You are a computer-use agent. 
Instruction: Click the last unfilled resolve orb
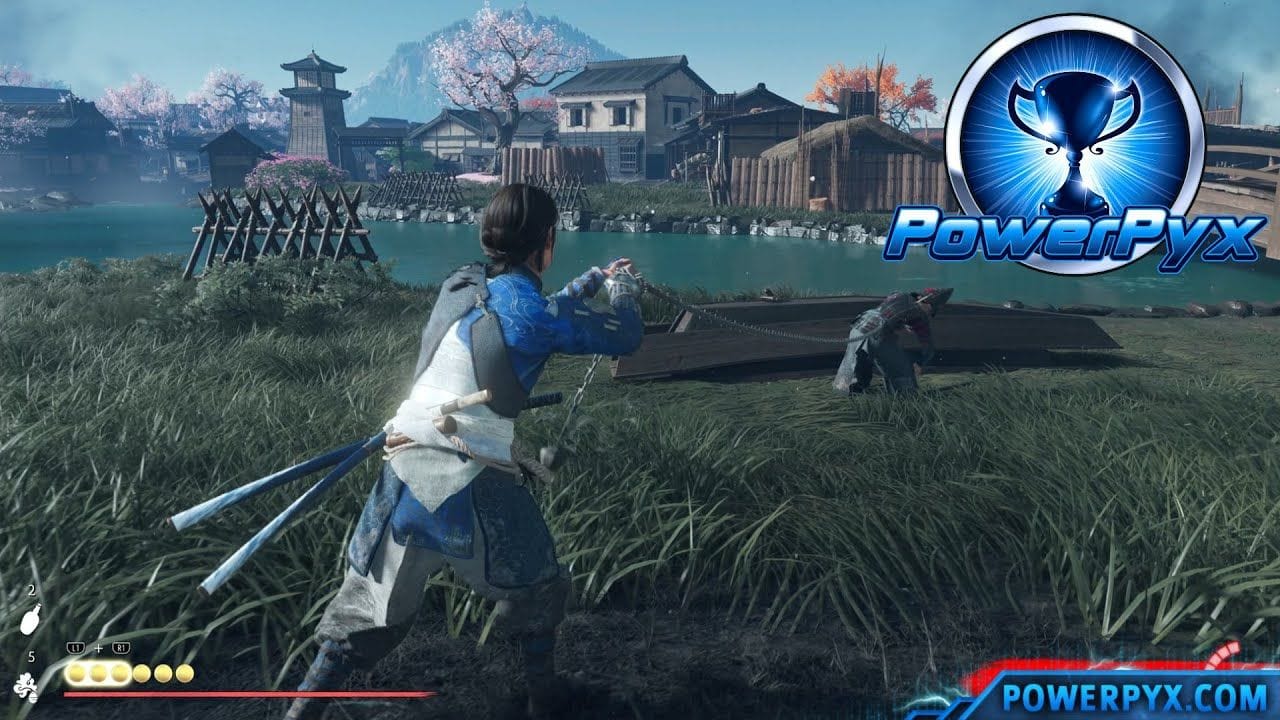(x=185, y=673)
